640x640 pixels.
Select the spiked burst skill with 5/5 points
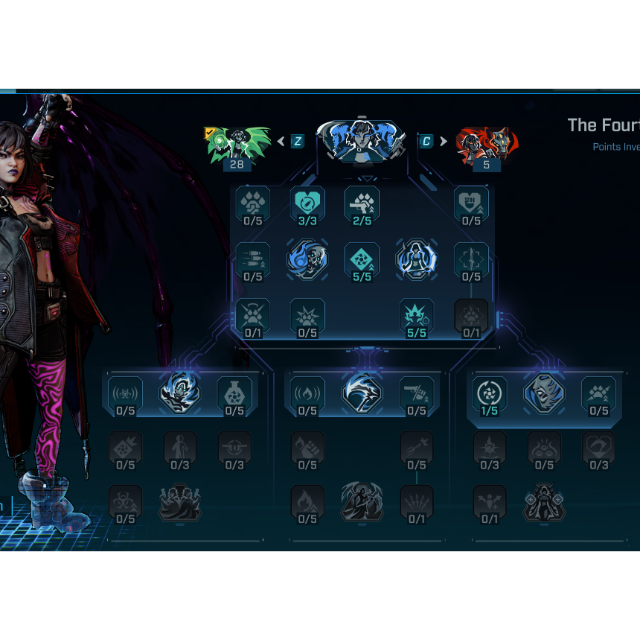(x=416, y=315)
